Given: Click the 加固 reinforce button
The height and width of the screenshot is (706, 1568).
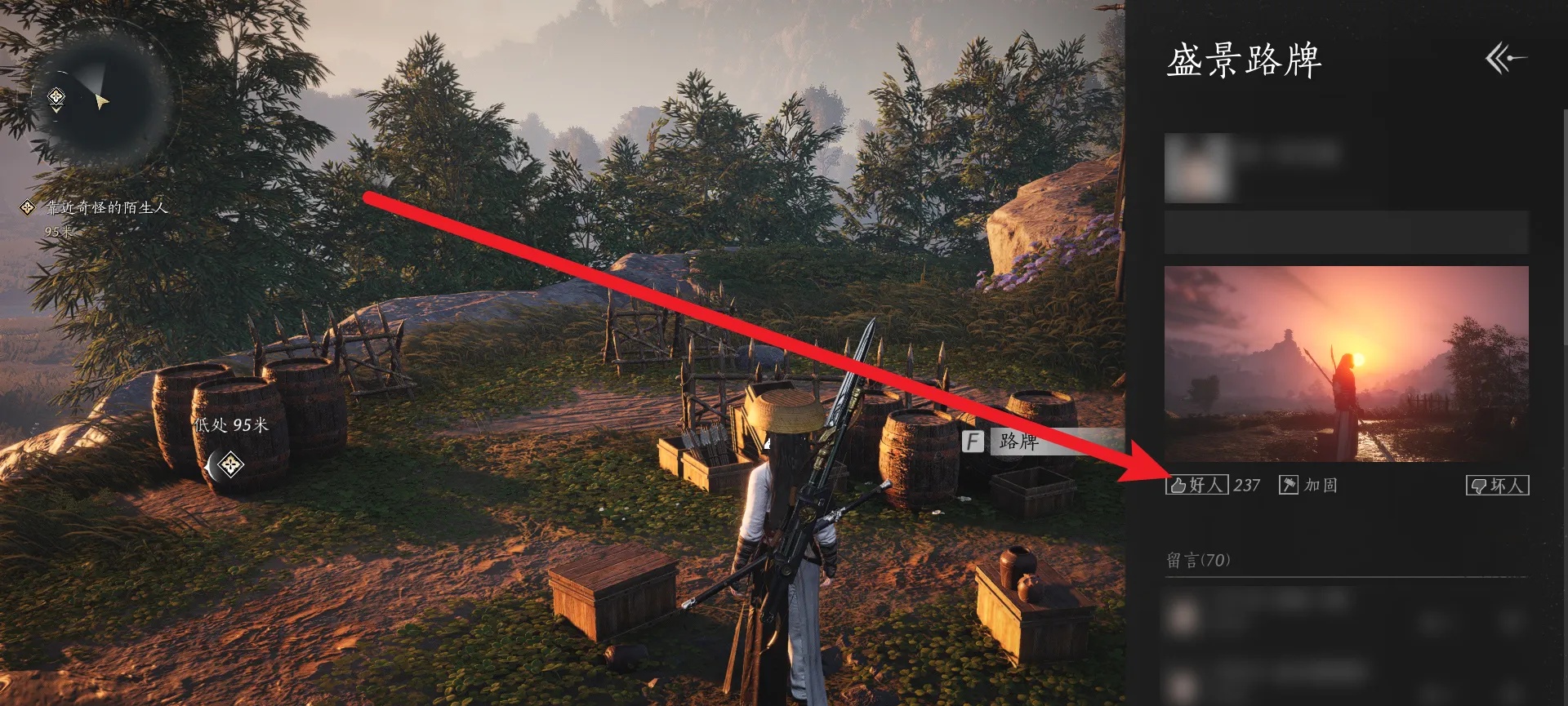Looking at the screenshot, I should [1308, 486].
